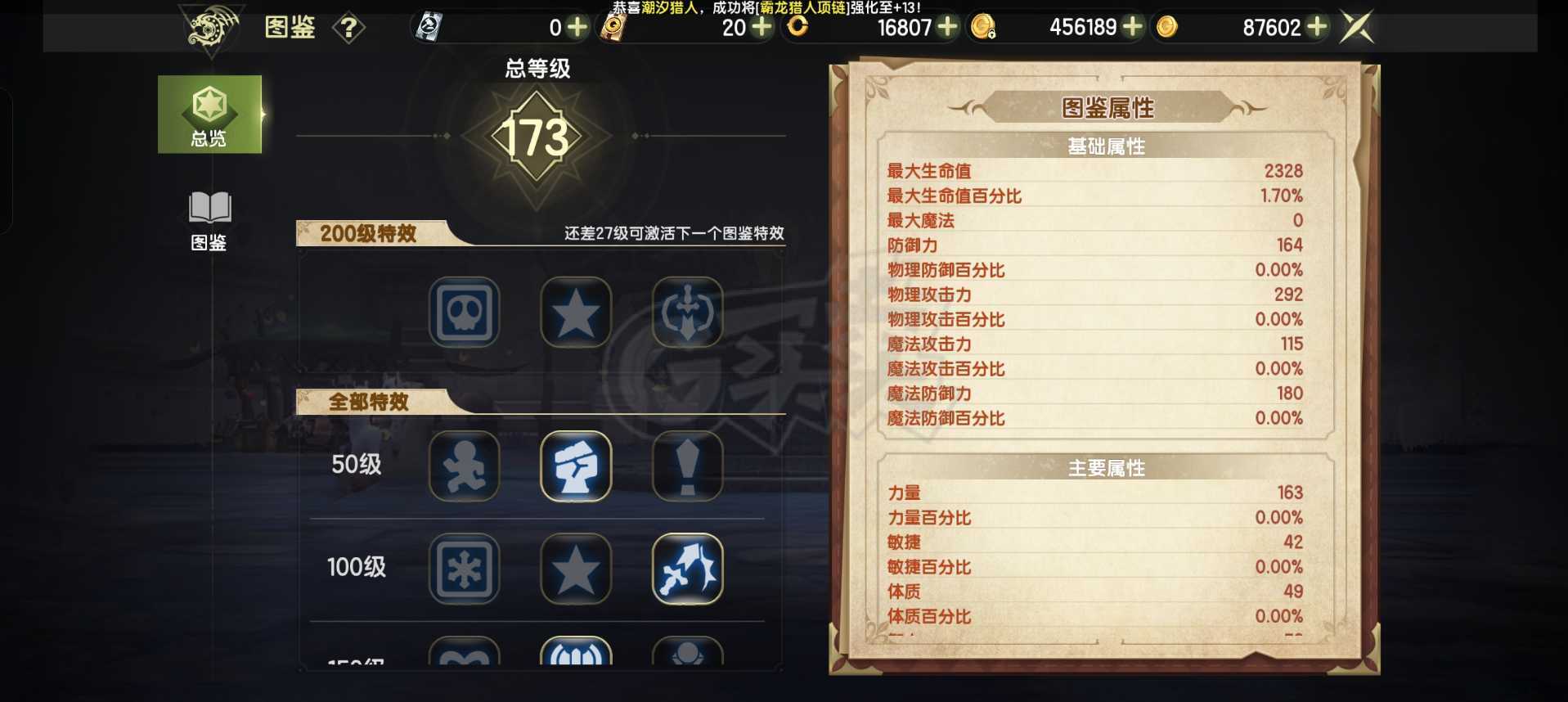Click the 总等级 173 level emblem

tap(536, 135)
